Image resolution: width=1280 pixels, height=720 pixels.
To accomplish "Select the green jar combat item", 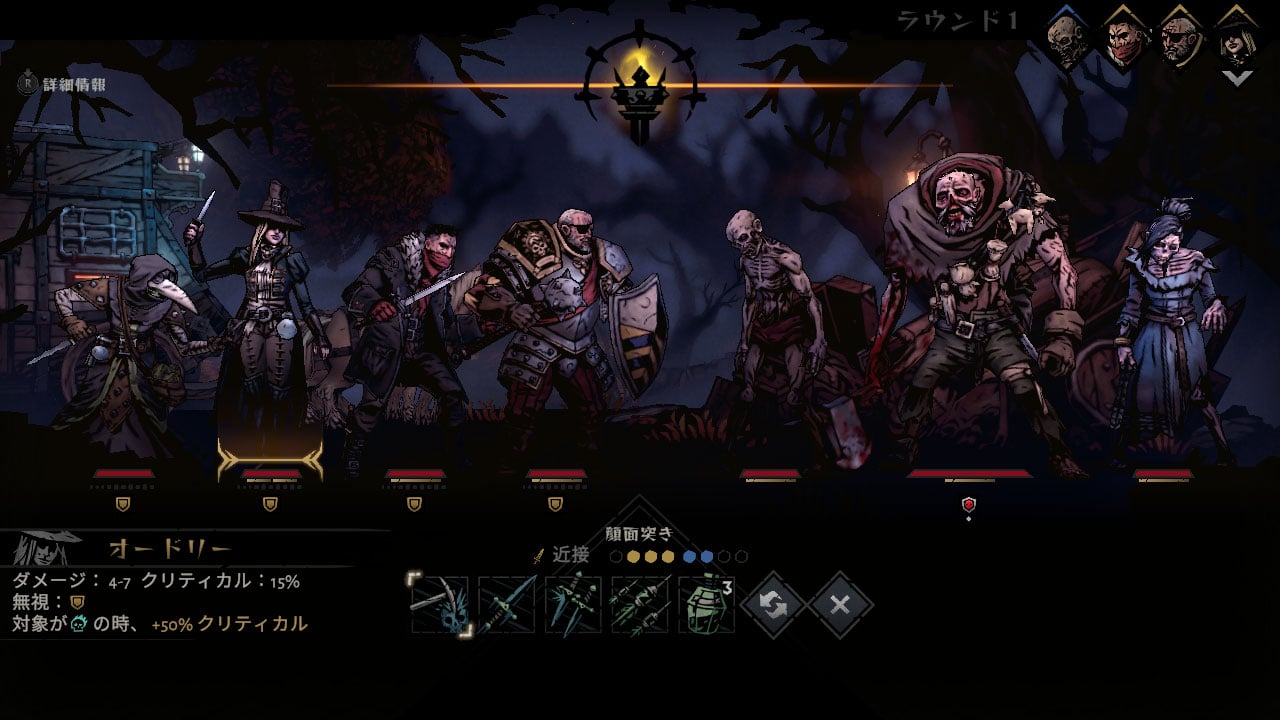I will (706, 605).
